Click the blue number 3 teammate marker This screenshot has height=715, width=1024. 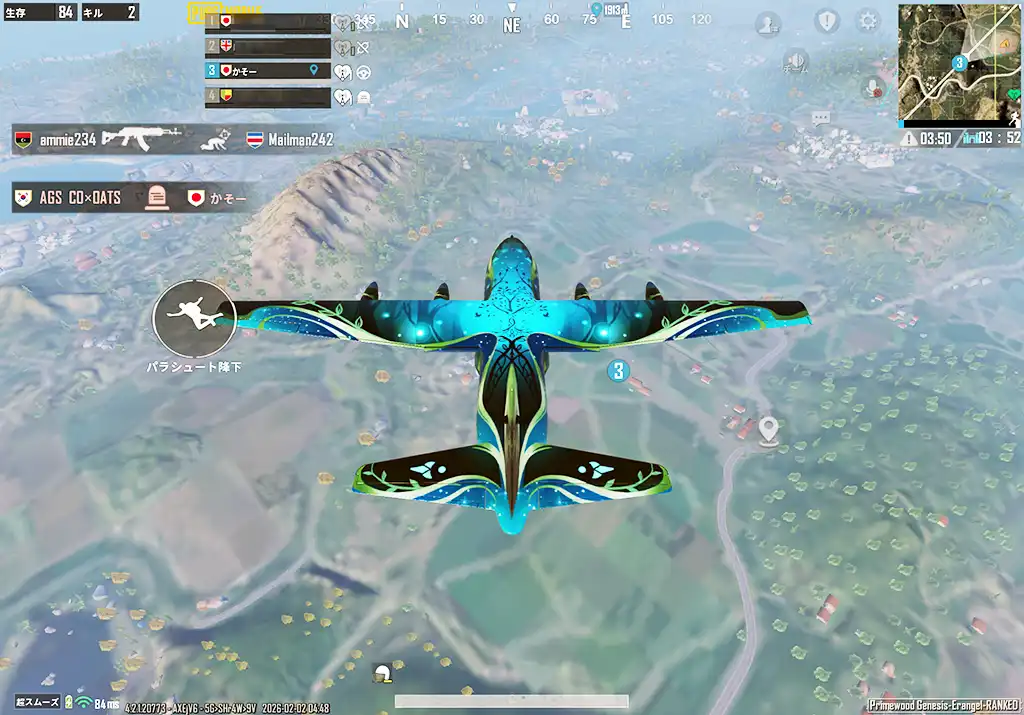(618, 372)
